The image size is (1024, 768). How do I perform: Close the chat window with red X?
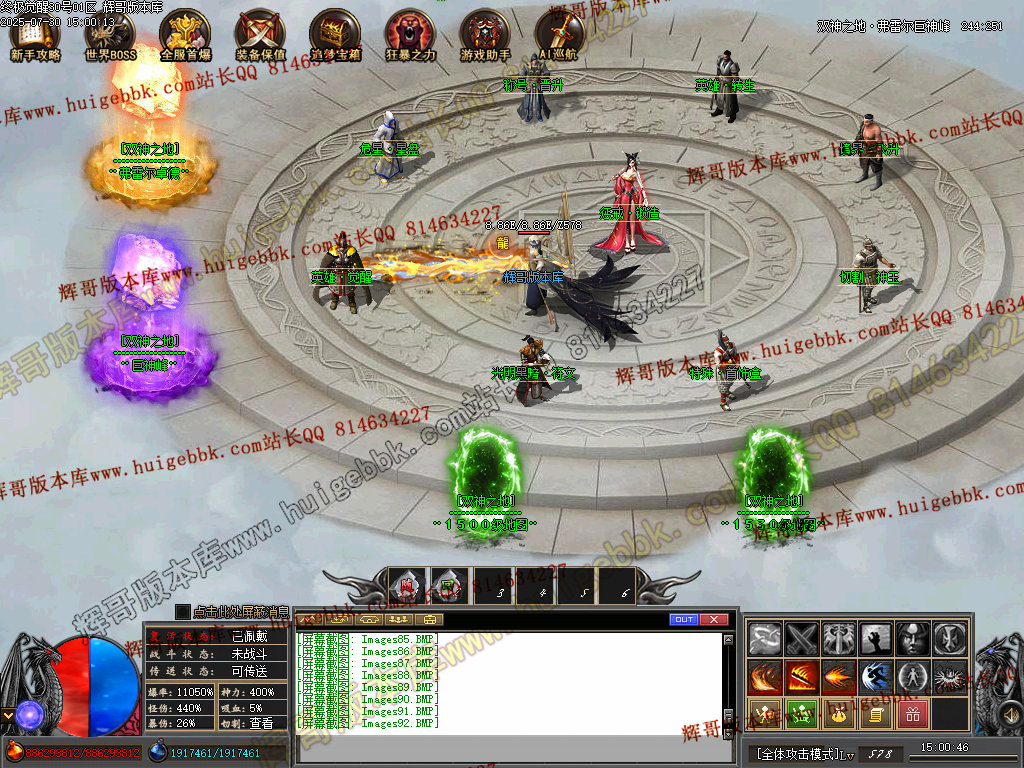(714, 619)
